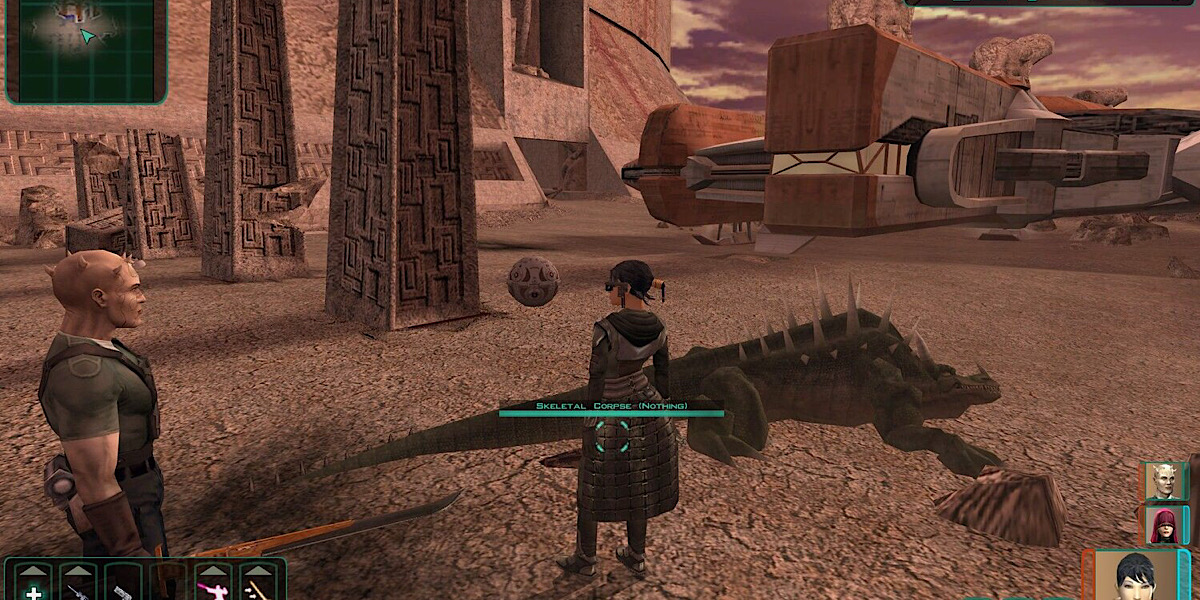Click the circular target reticle

[610, 438]
